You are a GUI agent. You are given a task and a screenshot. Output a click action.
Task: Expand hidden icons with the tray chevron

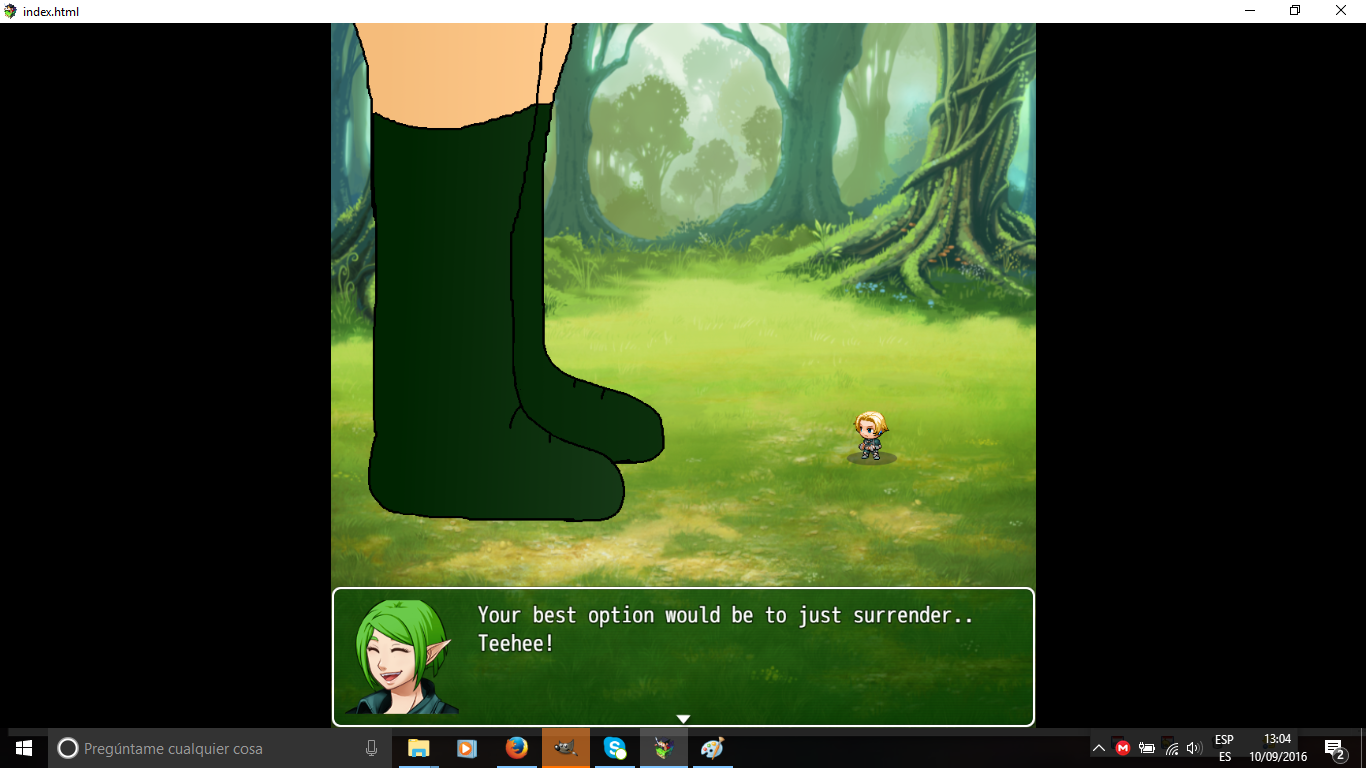[x=1098, y=747]
